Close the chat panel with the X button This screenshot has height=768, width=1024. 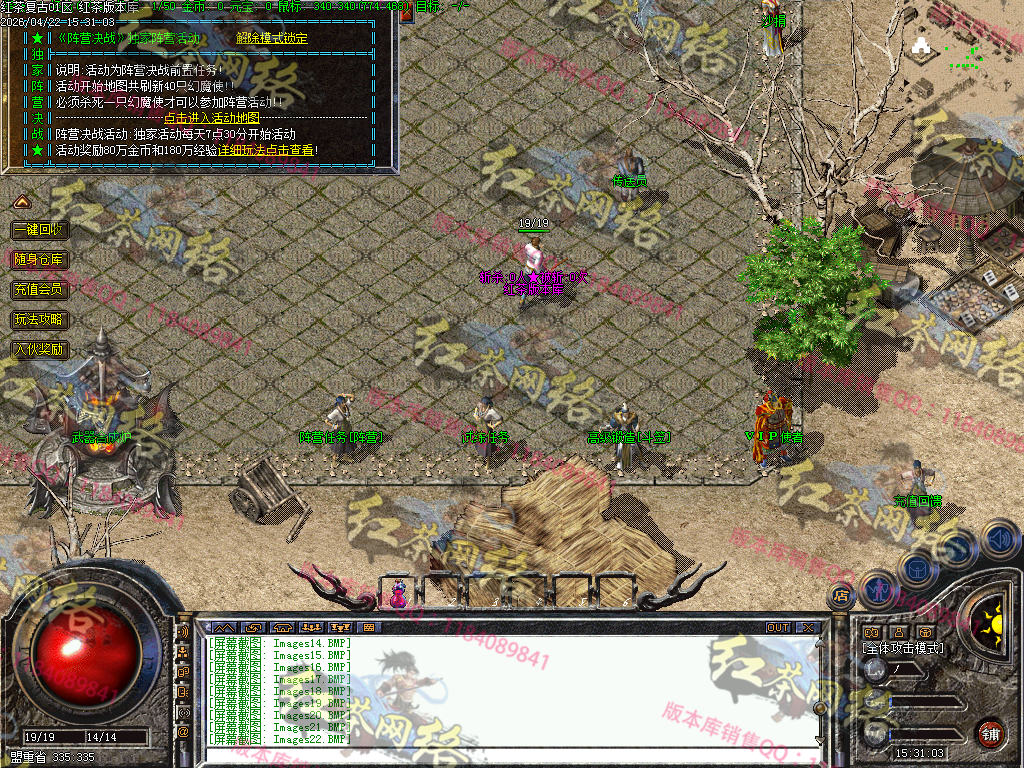(x=806, y=627)
